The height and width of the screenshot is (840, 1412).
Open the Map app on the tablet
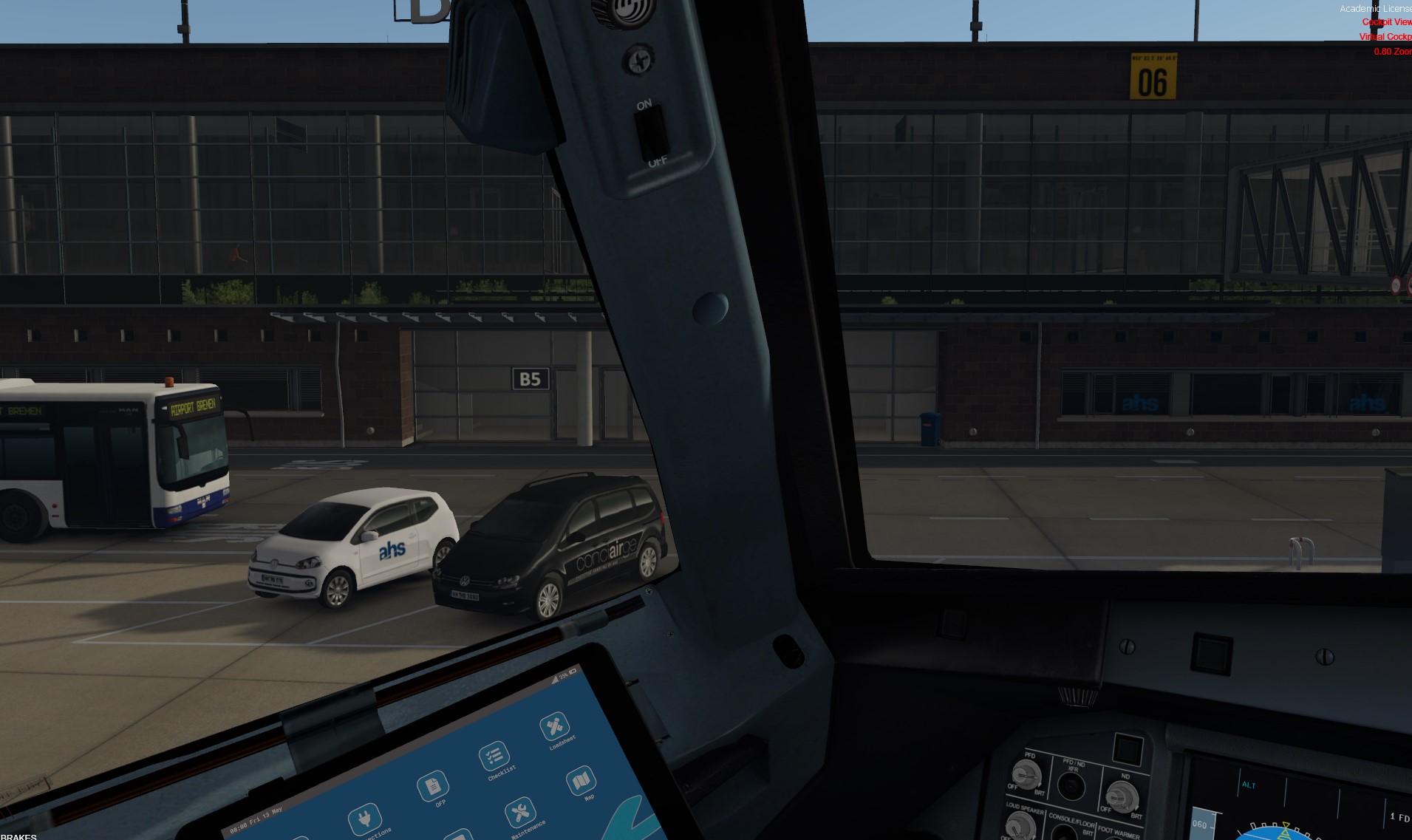(x=581, y=780)
